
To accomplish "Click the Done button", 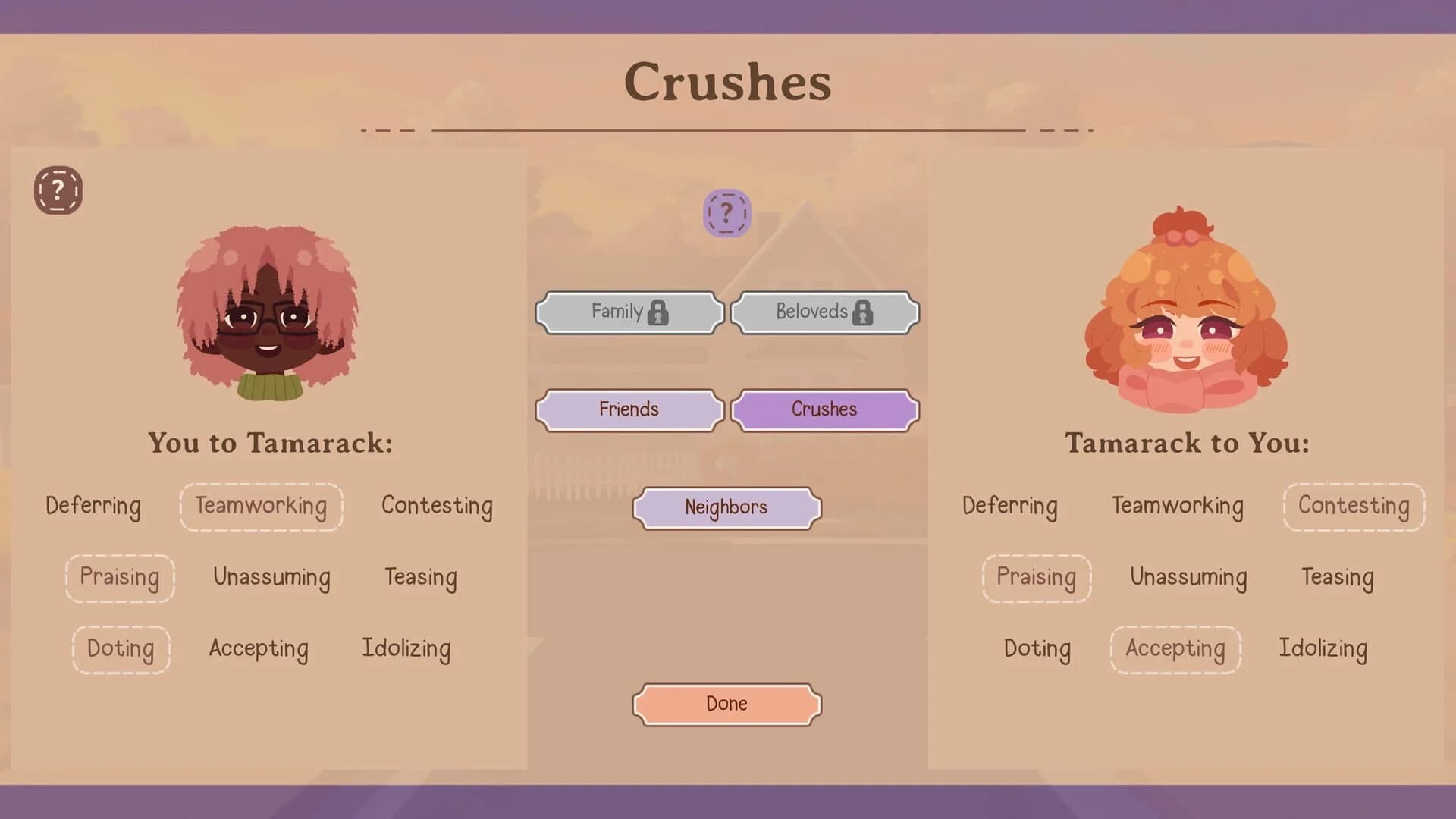I will click(x=726, y=703).
